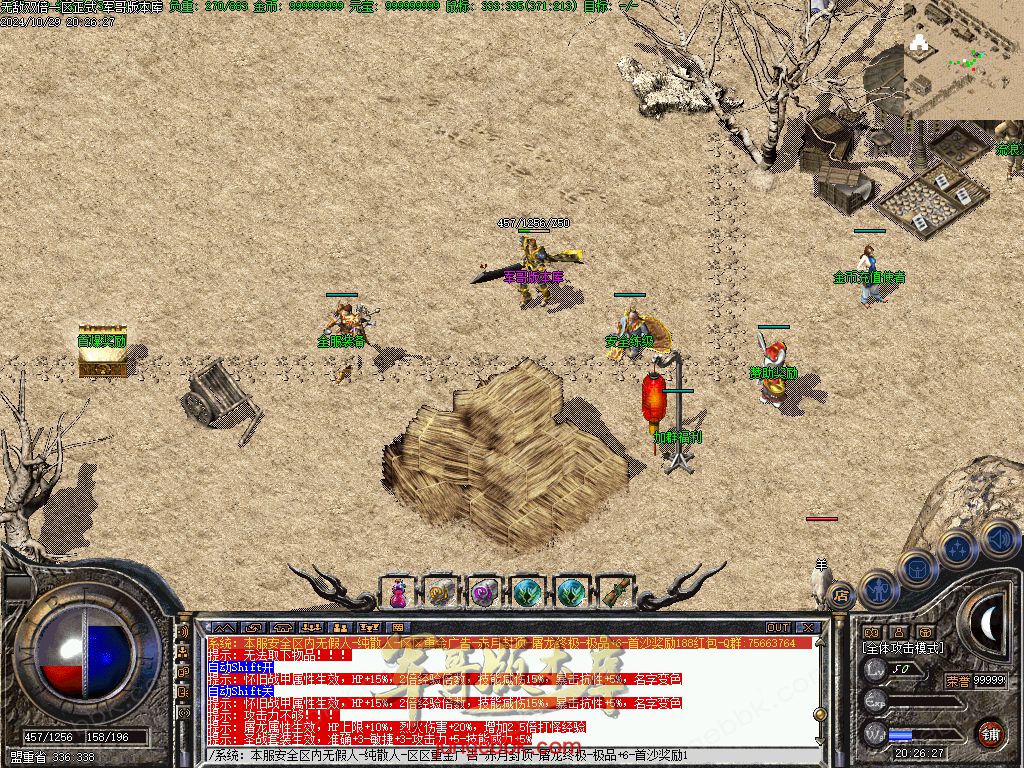Toggle the broadcast signal chat filter icon
The width and height of the screenshot is (1024, 768).
tap(183, 632)
